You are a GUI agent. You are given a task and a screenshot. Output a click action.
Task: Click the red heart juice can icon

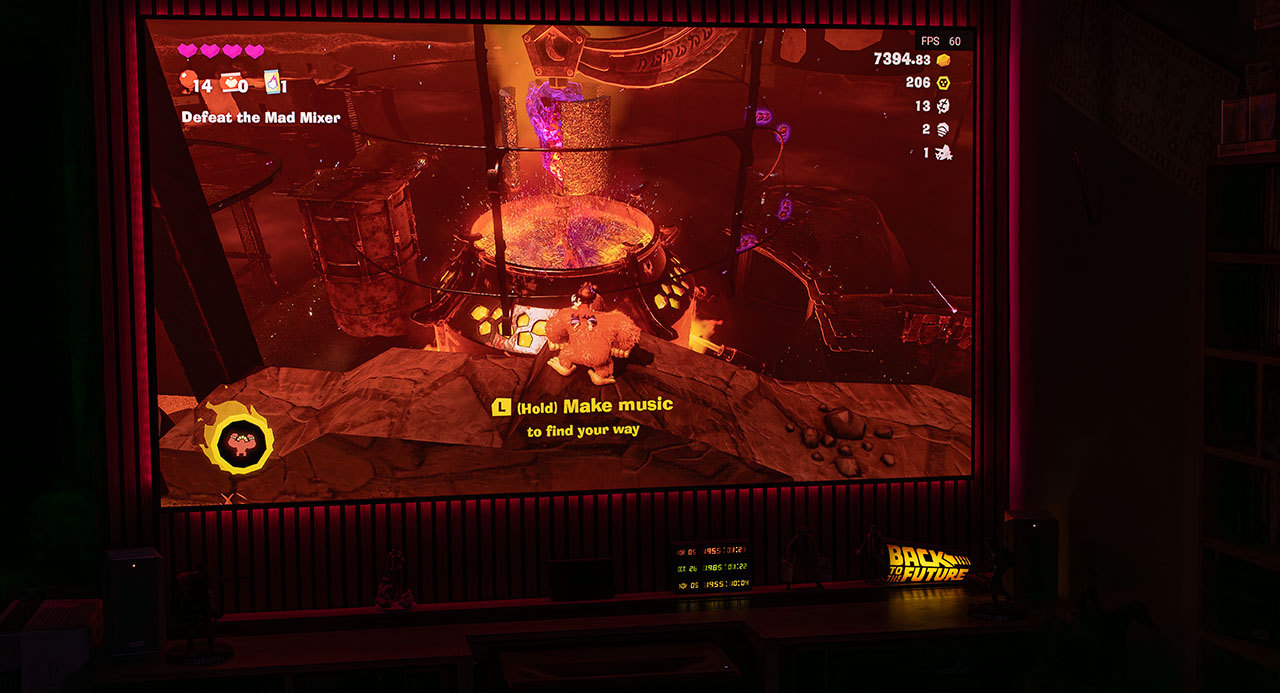point(232,82)
